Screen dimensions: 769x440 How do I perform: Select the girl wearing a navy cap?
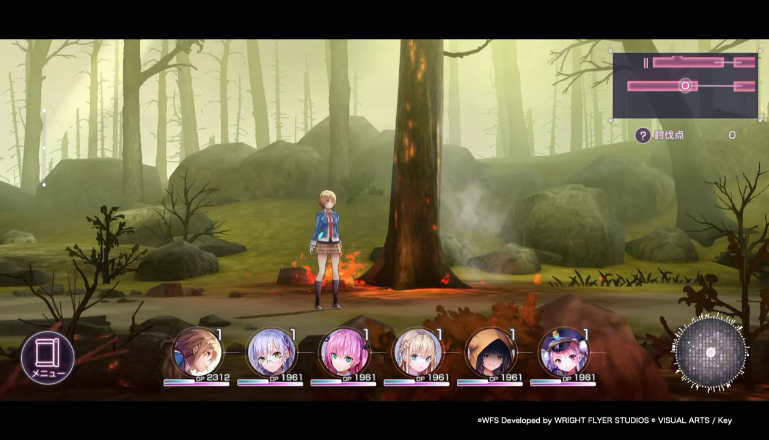click(x=563, y=352)
